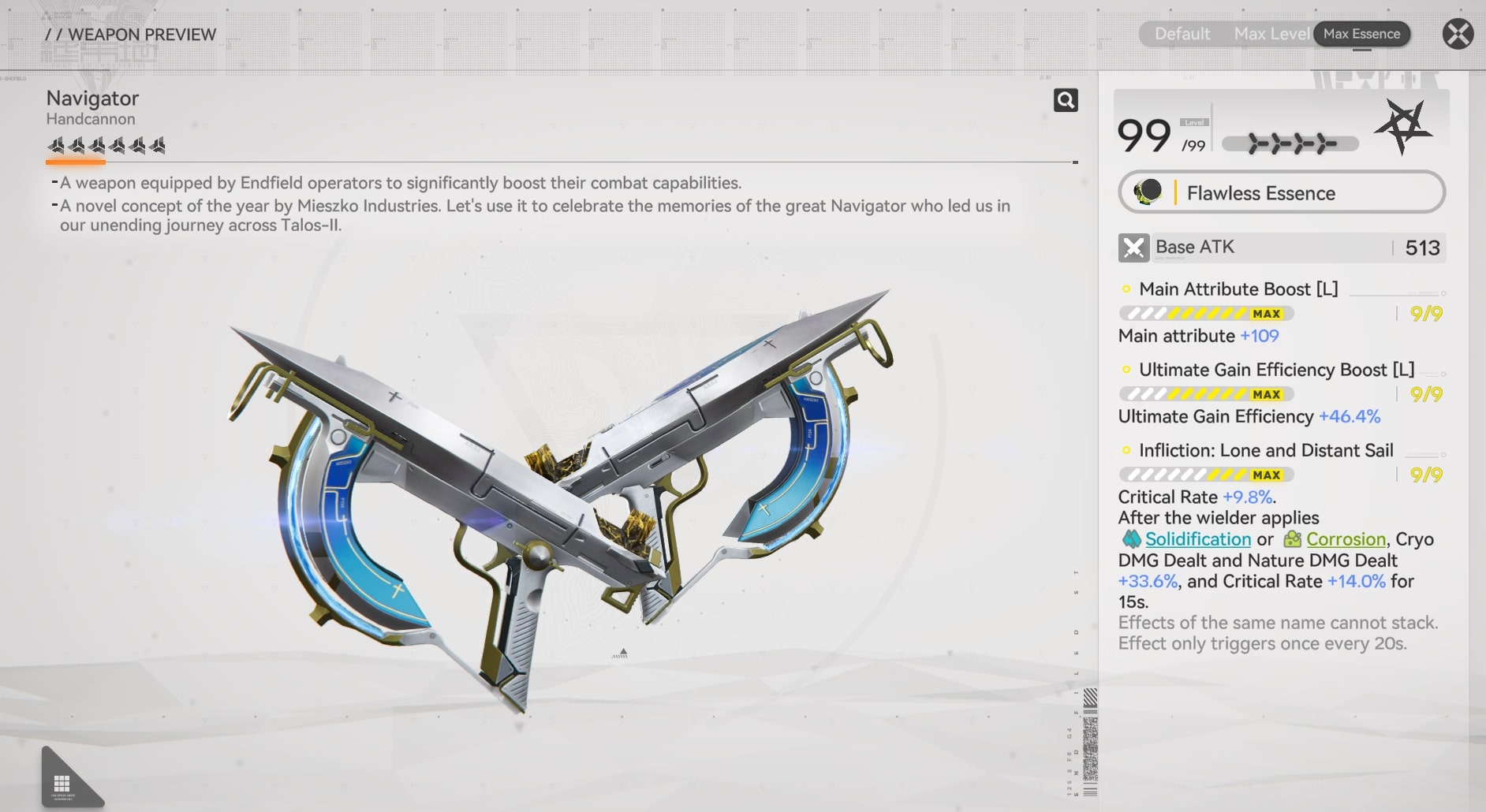Select Infliction: Lone and Distant Sail skill
The image size is (1486, 812).
tap(1265, 450)
